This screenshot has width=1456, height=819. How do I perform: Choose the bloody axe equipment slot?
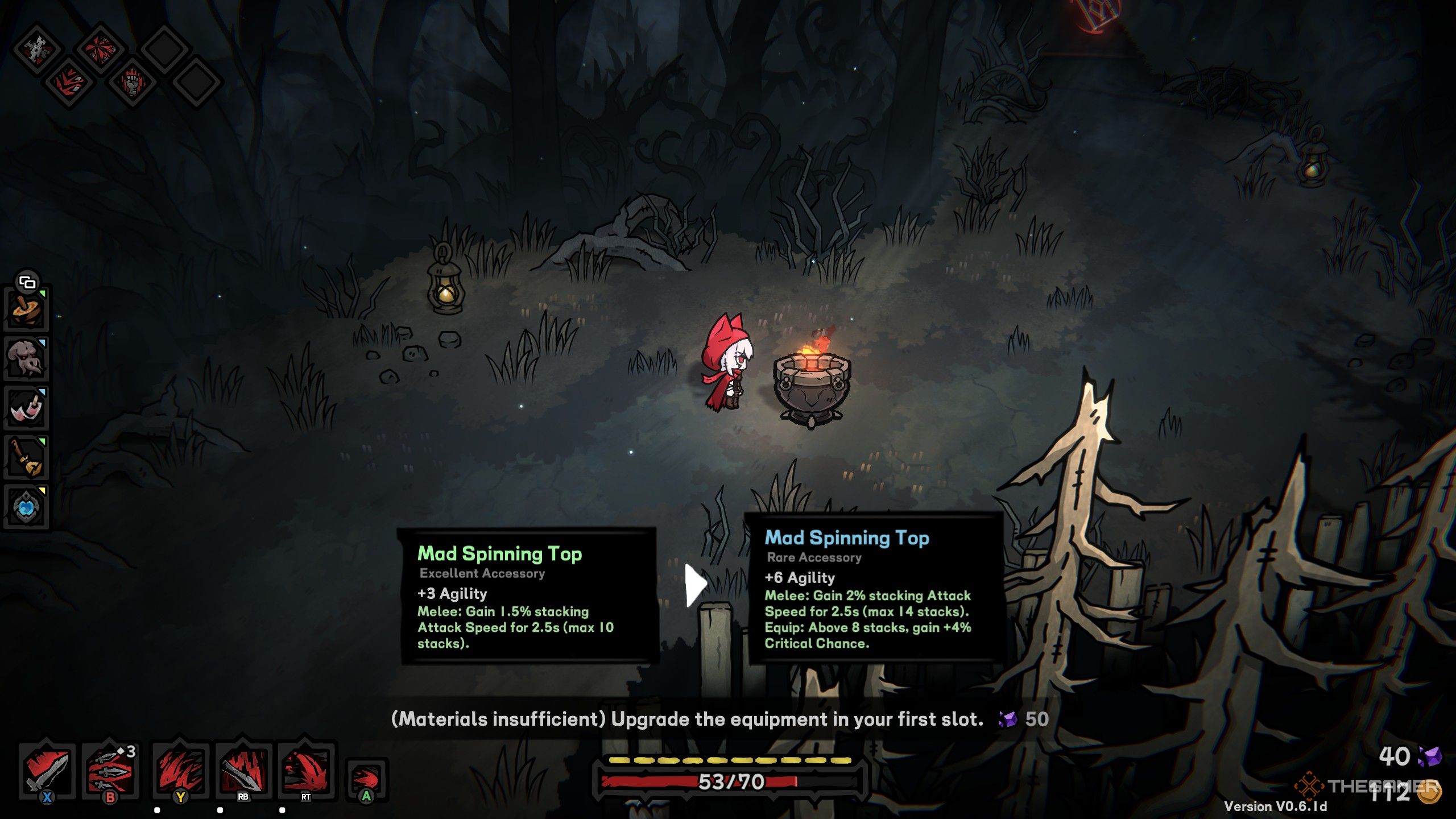click(26, 408)
